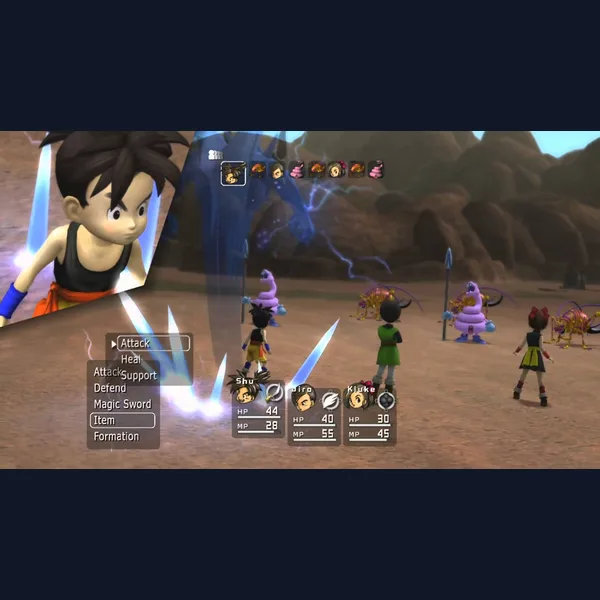
Task: Open the Formation command
Action: (x=116, y=436)
